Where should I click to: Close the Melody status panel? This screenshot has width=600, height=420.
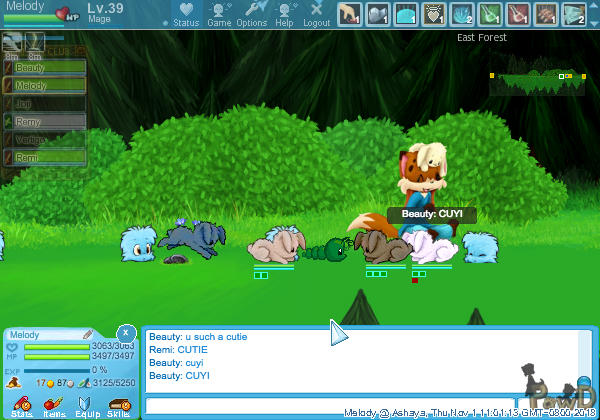pos(125,332)
